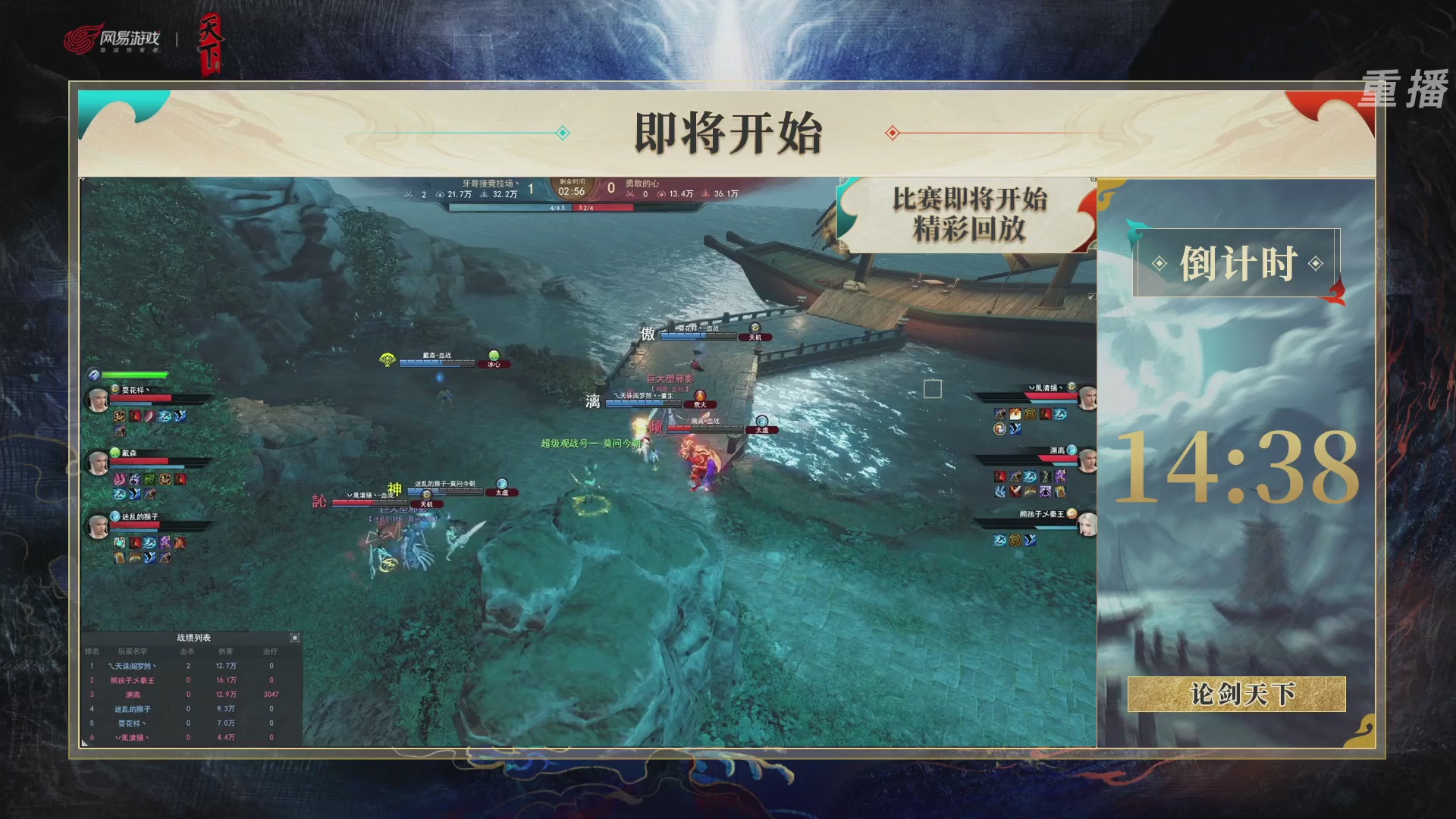Click ∨風清揚丶's flame burst skill icon

1015,414
